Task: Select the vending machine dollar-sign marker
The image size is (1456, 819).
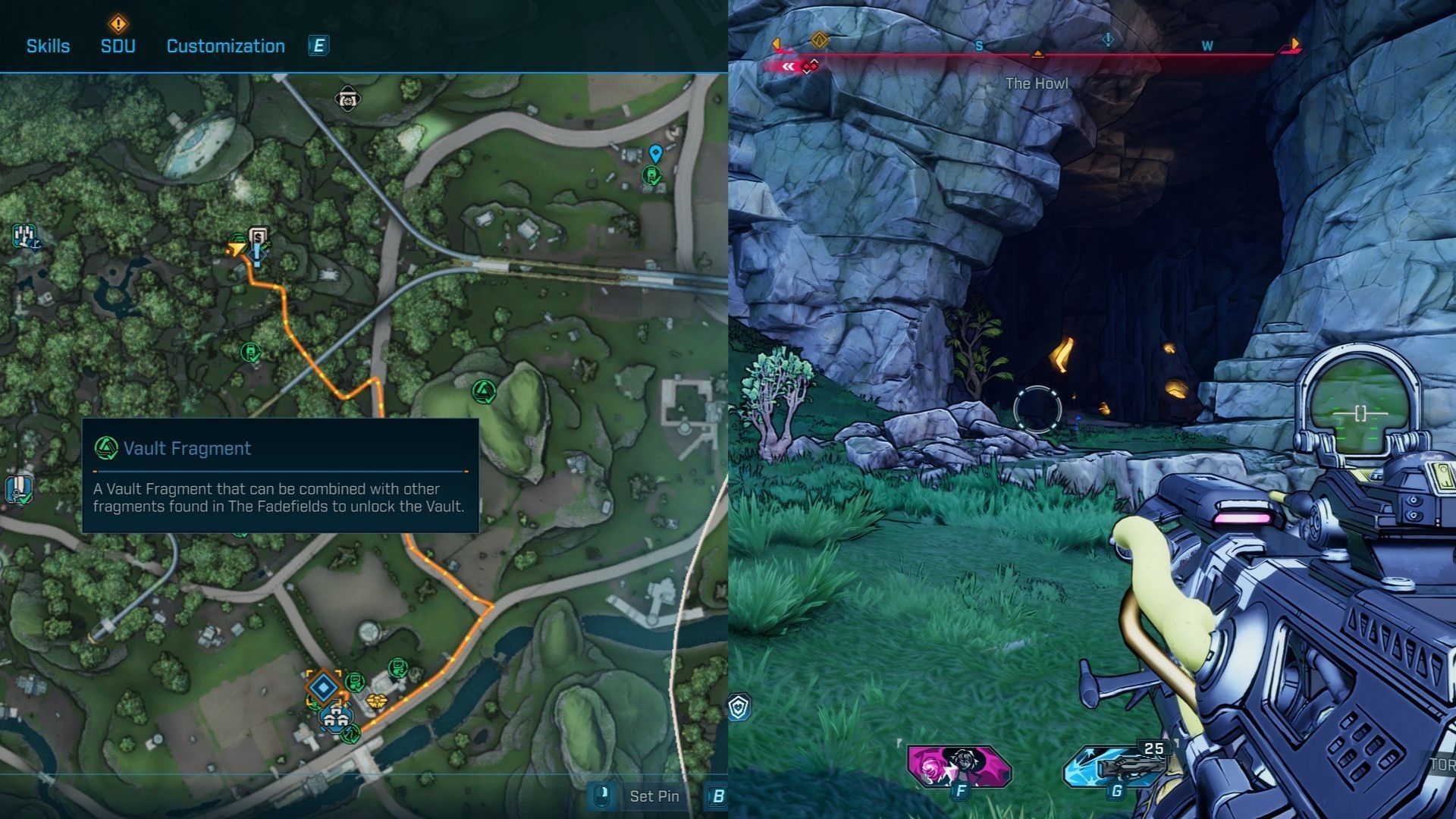Action: (258, 237)
